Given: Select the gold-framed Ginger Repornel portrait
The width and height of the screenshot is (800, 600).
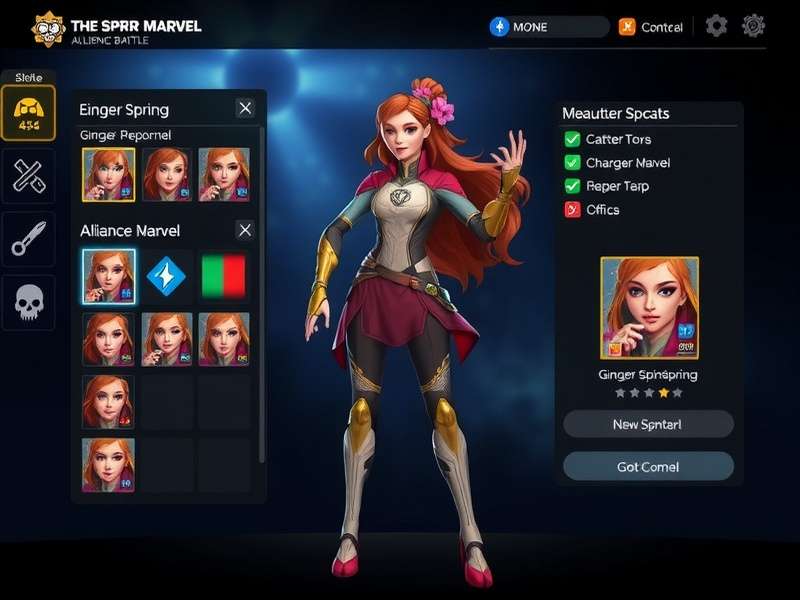Looking at the screenshot, I should 108,175.
